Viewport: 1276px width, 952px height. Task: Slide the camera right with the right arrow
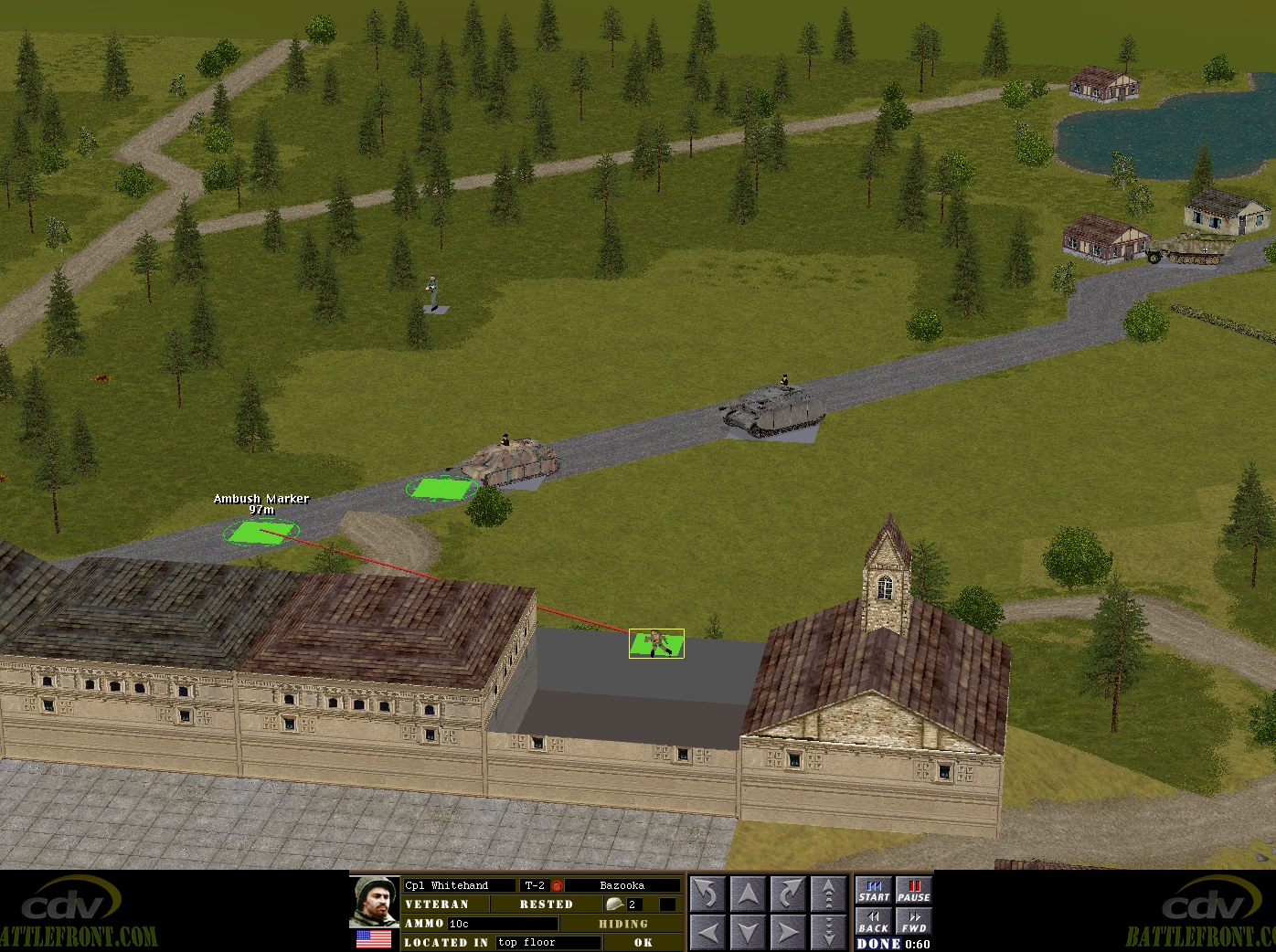click(x=788, y=932)
